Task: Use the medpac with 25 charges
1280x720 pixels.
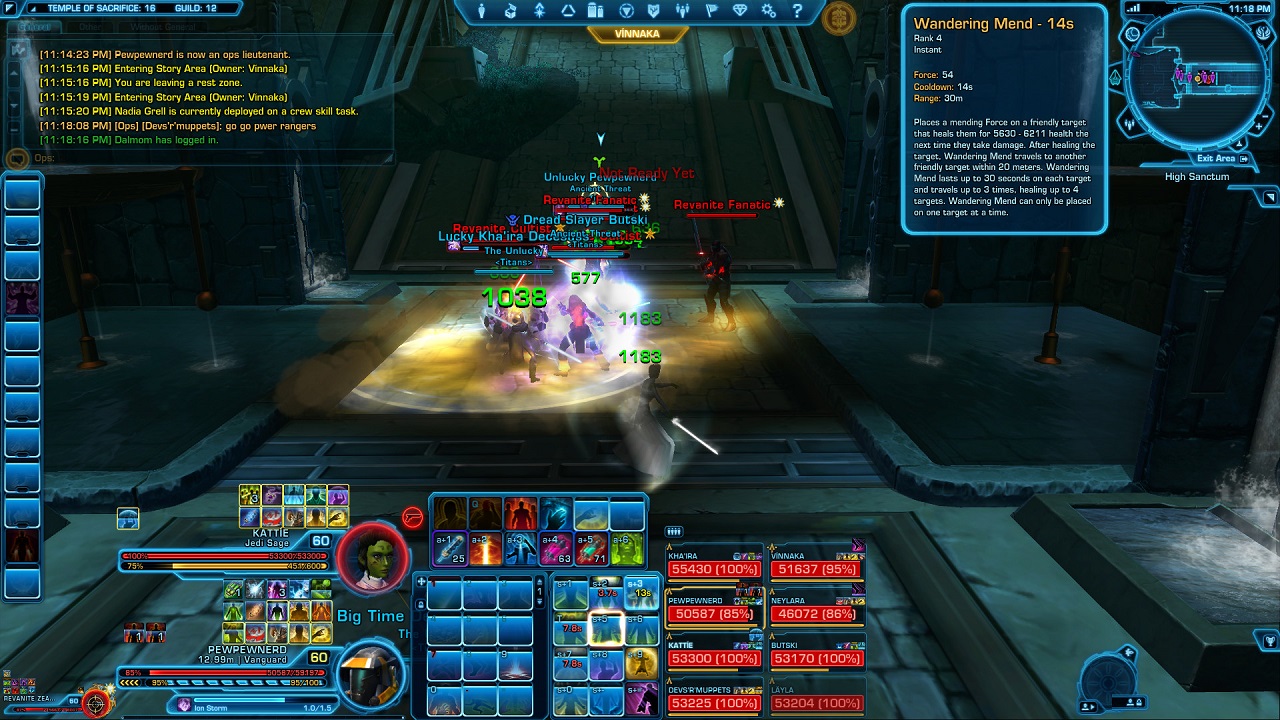Action: point(451,548)
